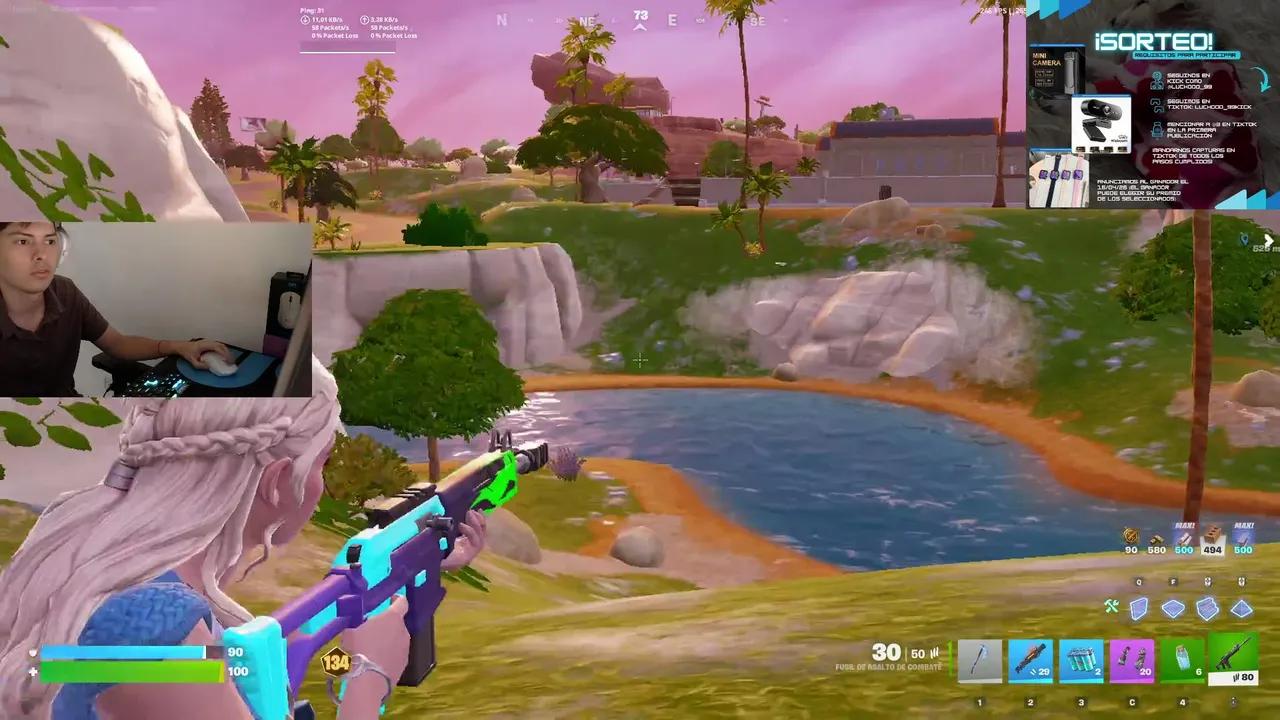Select the floor build piece icon
The image size is (1280, 720).
click(1172, 608)
